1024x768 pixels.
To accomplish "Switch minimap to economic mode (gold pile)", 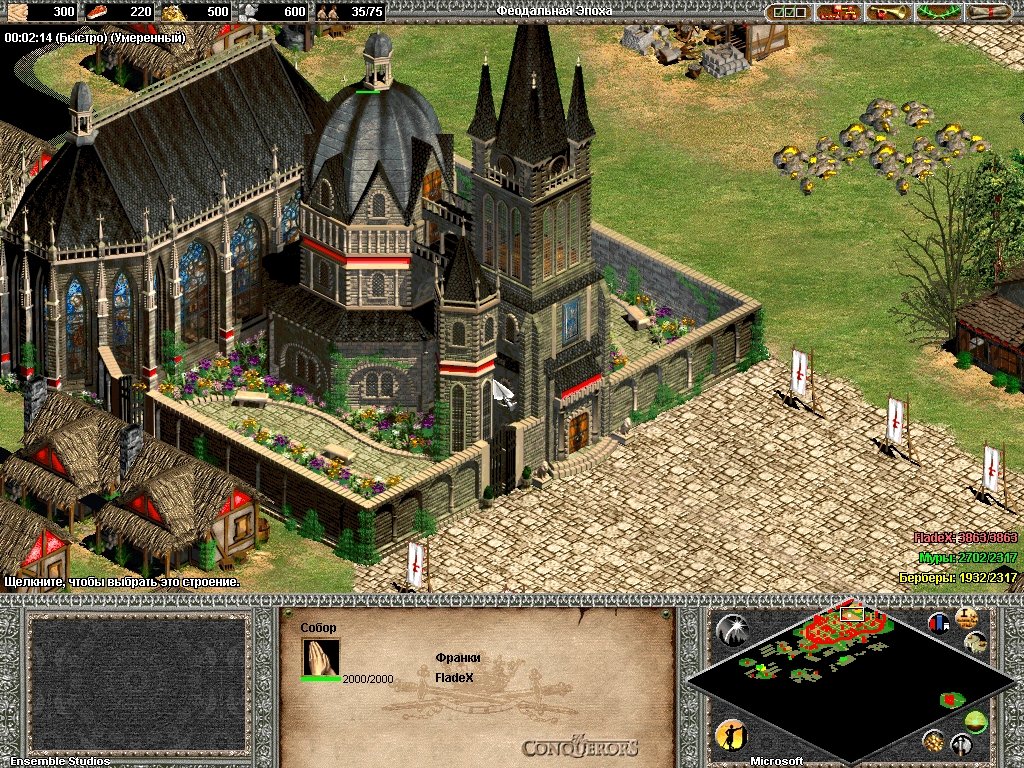I will [934, 741].
